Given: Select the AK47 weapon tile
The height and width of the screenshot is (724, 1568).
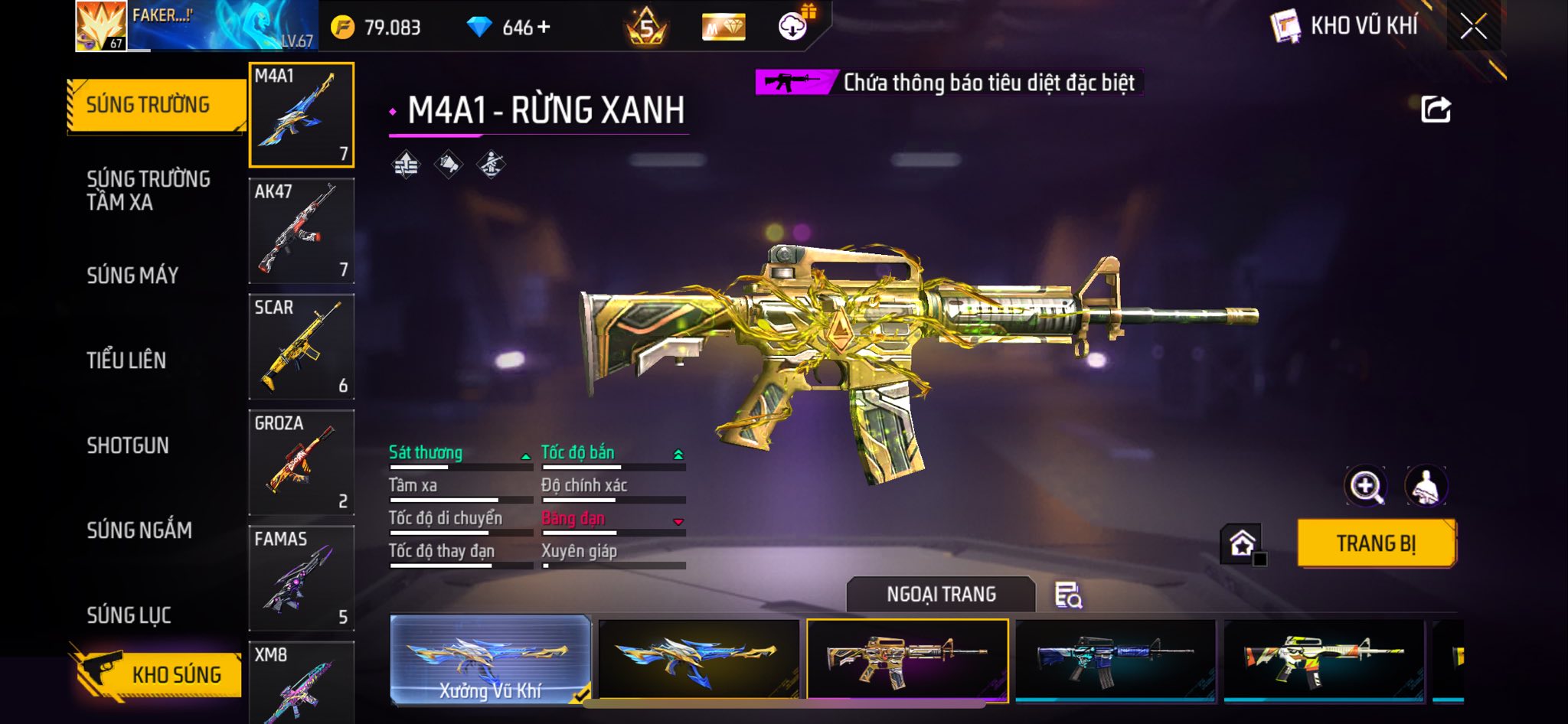Looking at the screenshot, I should coord(302,231).
